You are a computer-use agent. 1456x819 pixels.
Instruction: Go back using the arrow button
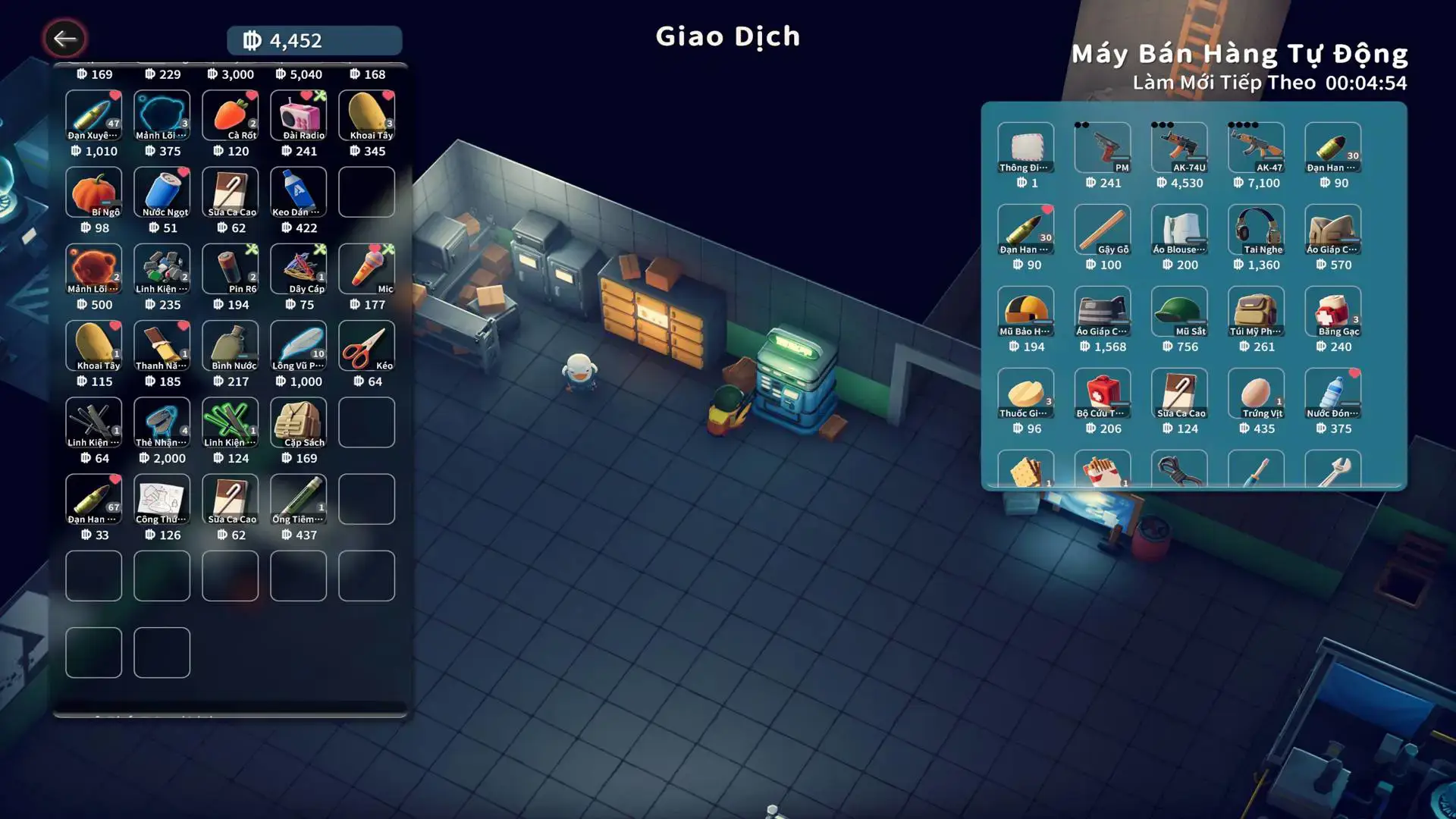tap(64, 39)
